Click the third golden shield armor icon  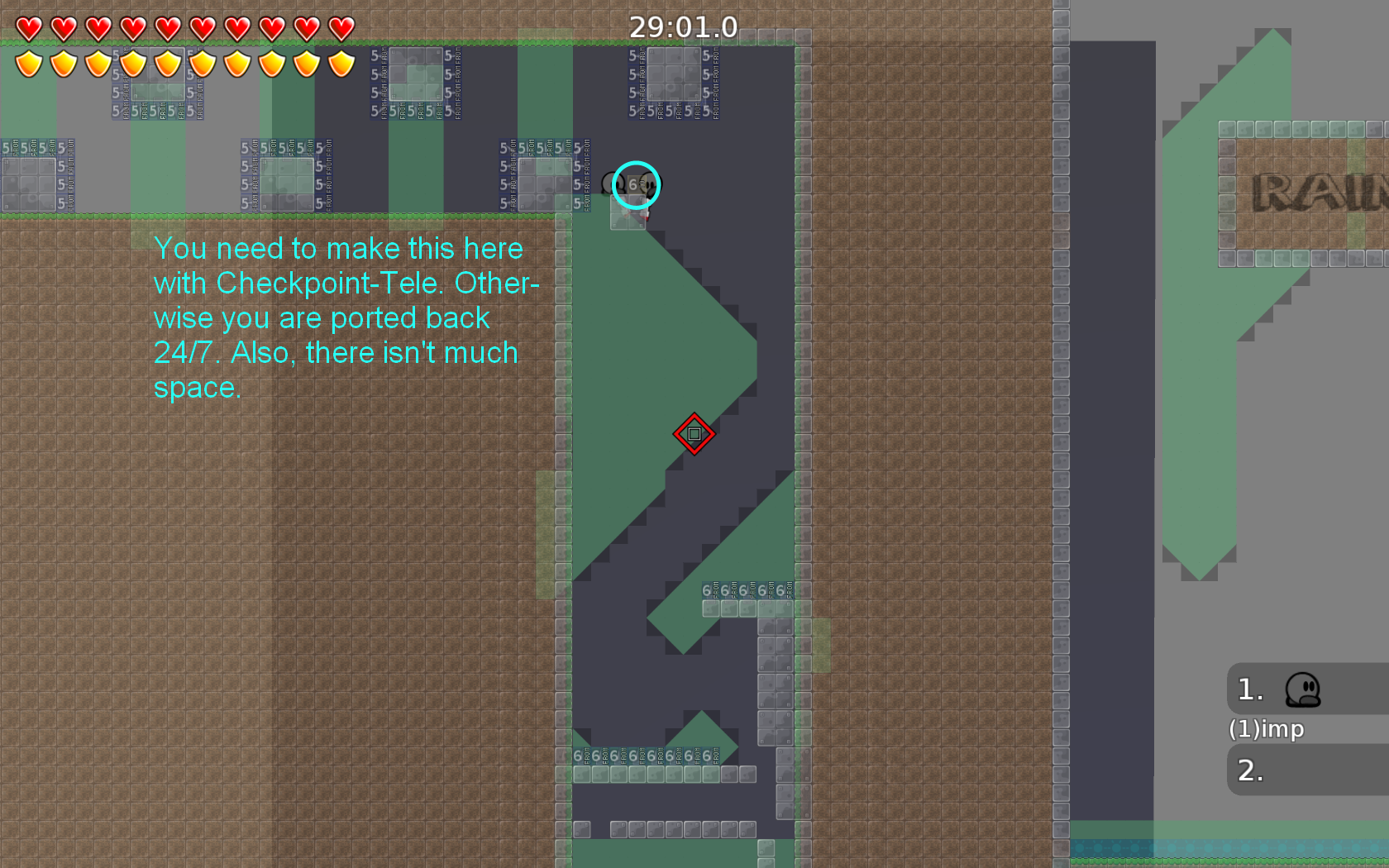[98, 63]
